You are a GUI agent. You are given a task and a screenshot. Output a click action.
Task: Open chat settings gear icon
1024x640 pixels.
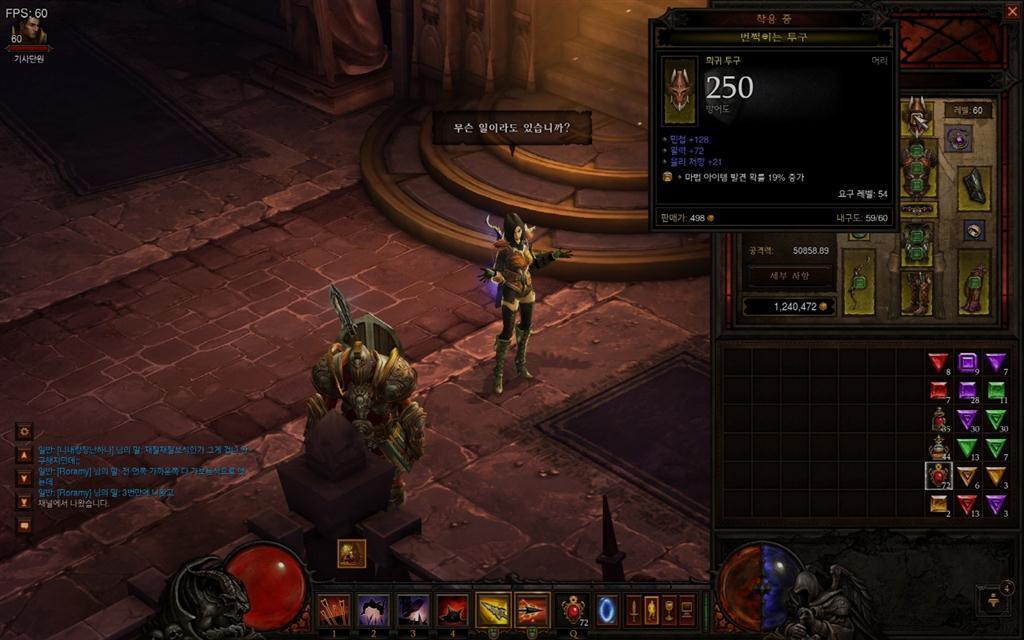24,432
